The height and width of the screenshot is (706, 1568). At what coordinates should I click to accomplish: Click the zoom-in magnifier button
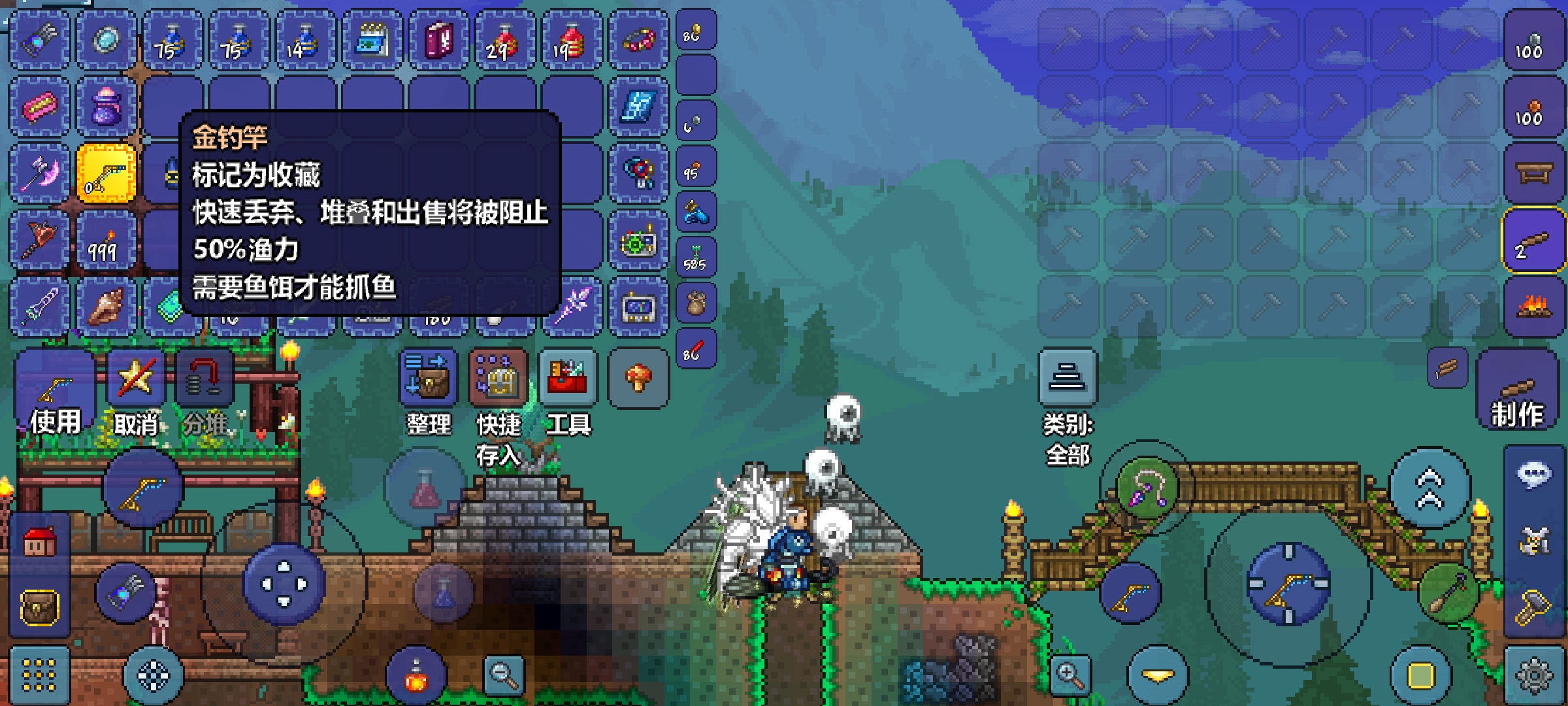(1070, 675)
